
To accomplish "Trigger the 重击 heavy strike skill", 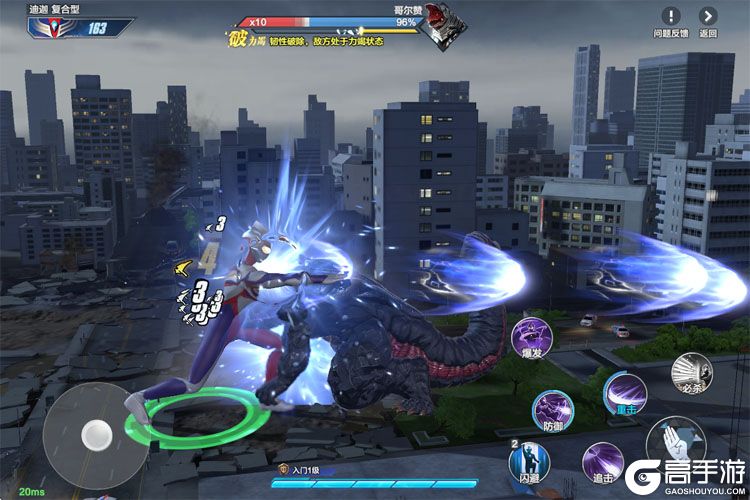I will point(625,391).
